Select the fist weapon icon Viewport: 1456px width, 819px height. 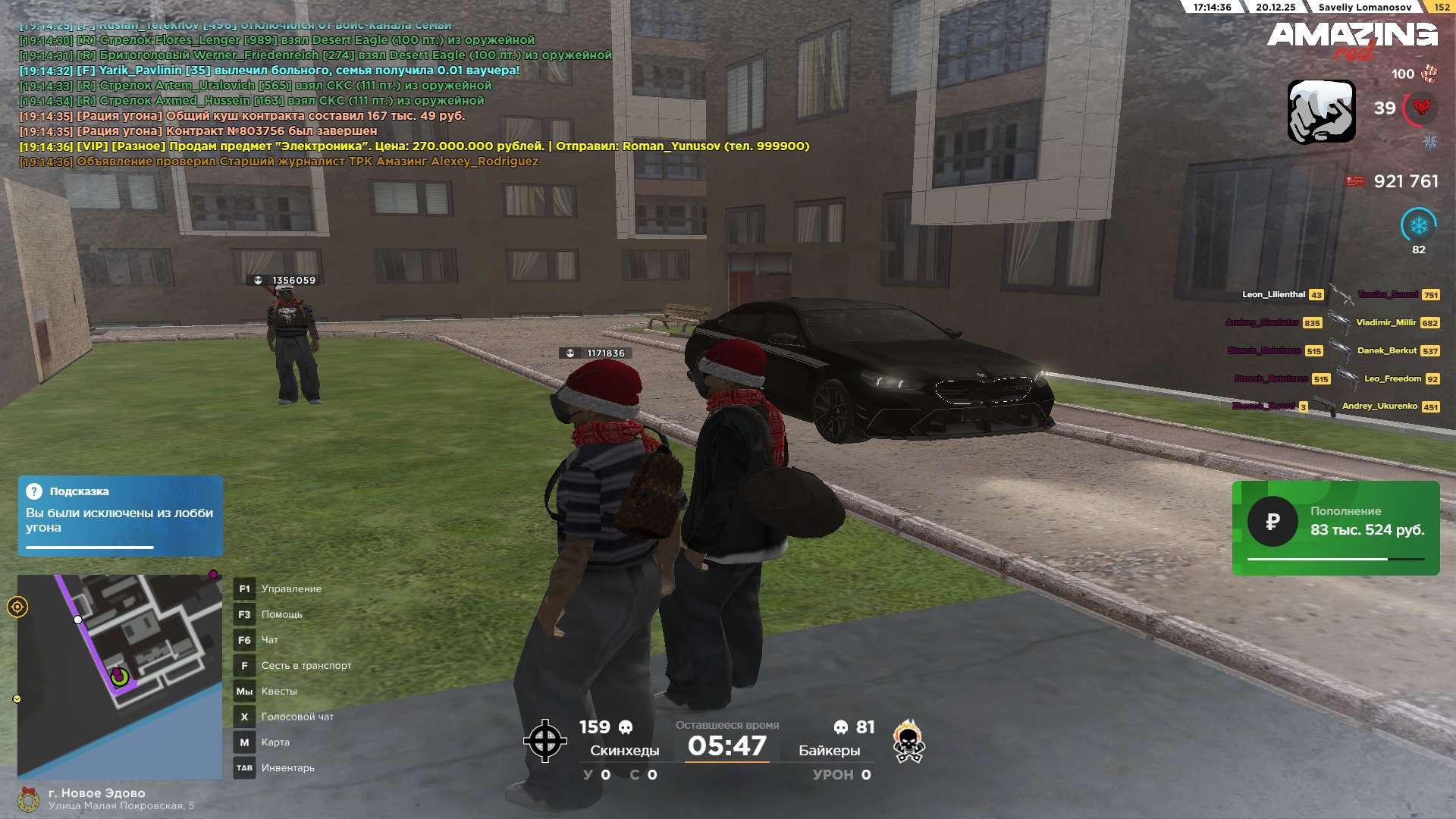point(1321,111)
